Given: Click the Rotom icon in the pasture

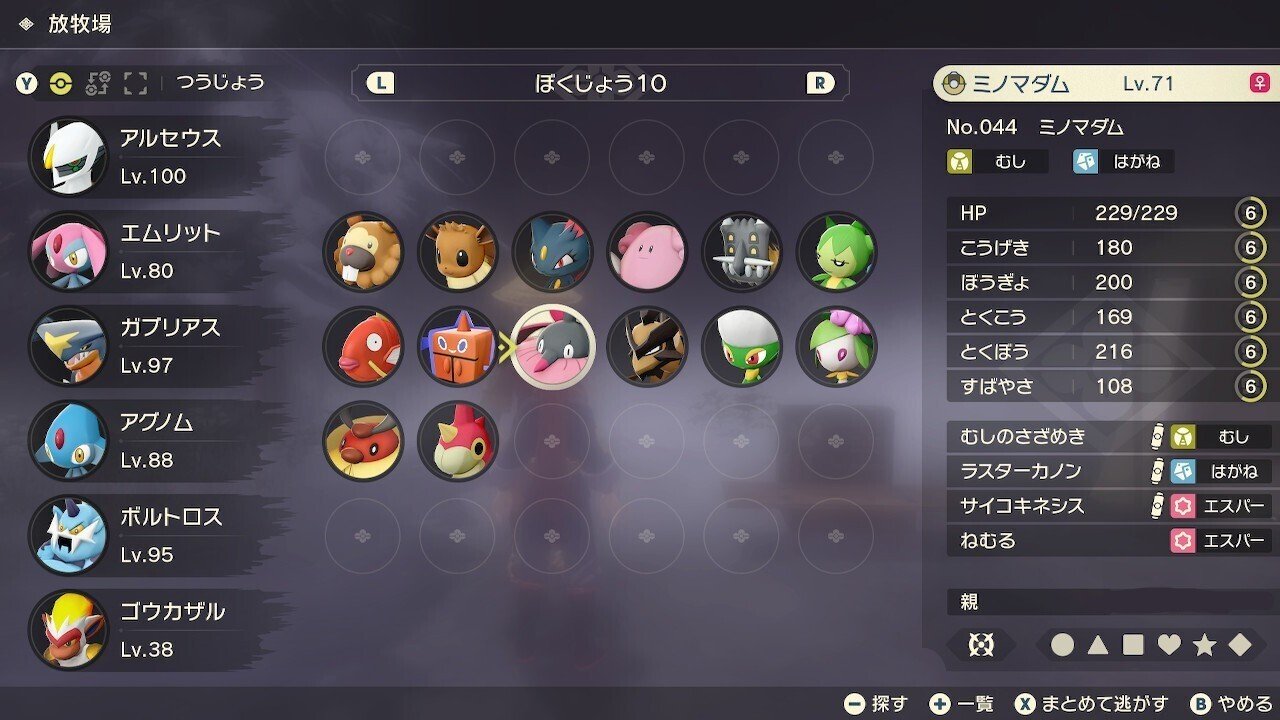Looking at the screenshot, I should pos(458,346).
